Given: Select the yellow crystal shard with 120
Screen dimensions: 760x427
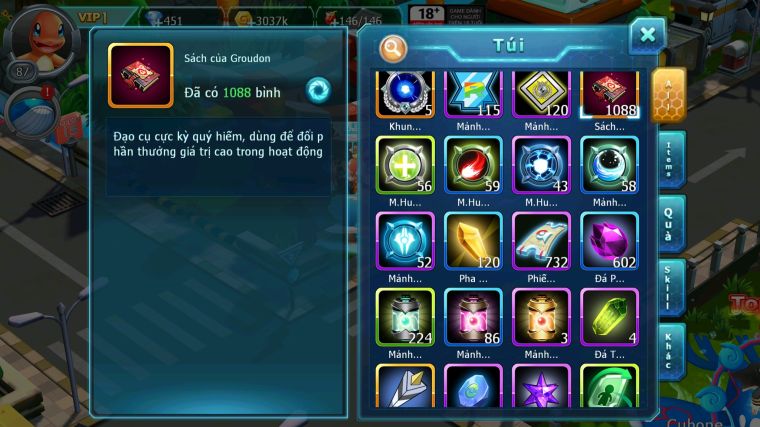Looking at the screenshot, I should point(474,241).
